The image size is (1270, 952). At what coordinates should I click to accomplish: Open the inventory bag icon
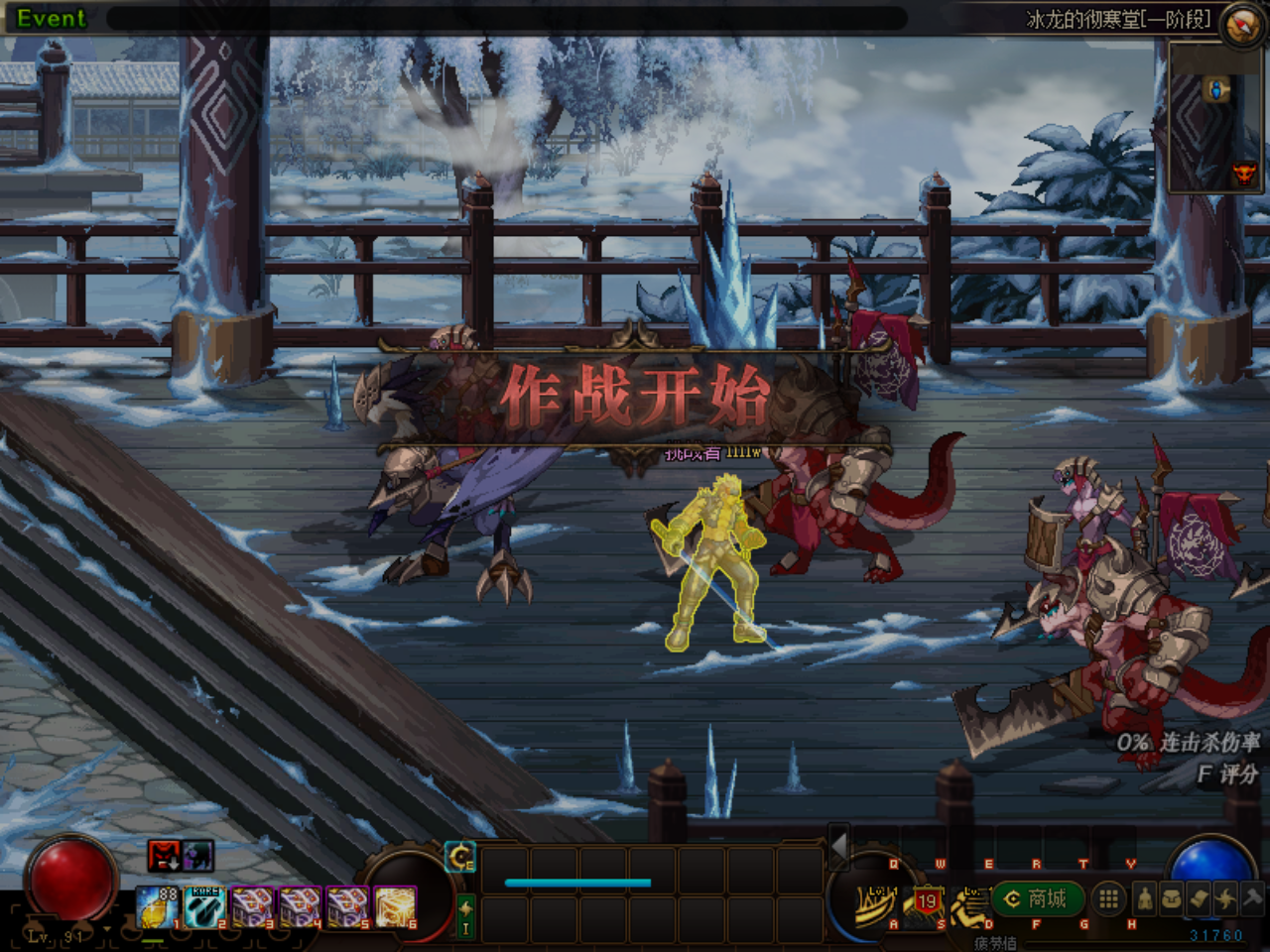pos(1172,898)
